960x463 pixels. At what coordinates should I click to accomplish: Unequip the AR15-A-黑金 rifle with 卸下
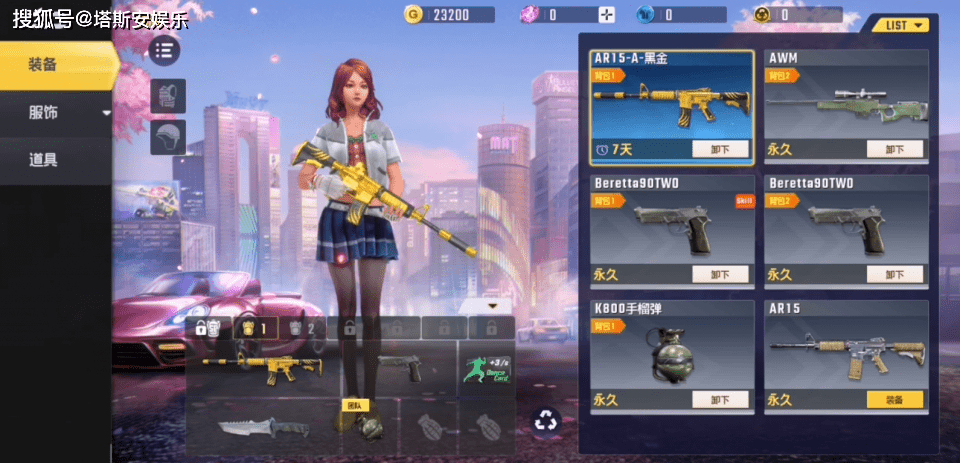pos(720,150)
